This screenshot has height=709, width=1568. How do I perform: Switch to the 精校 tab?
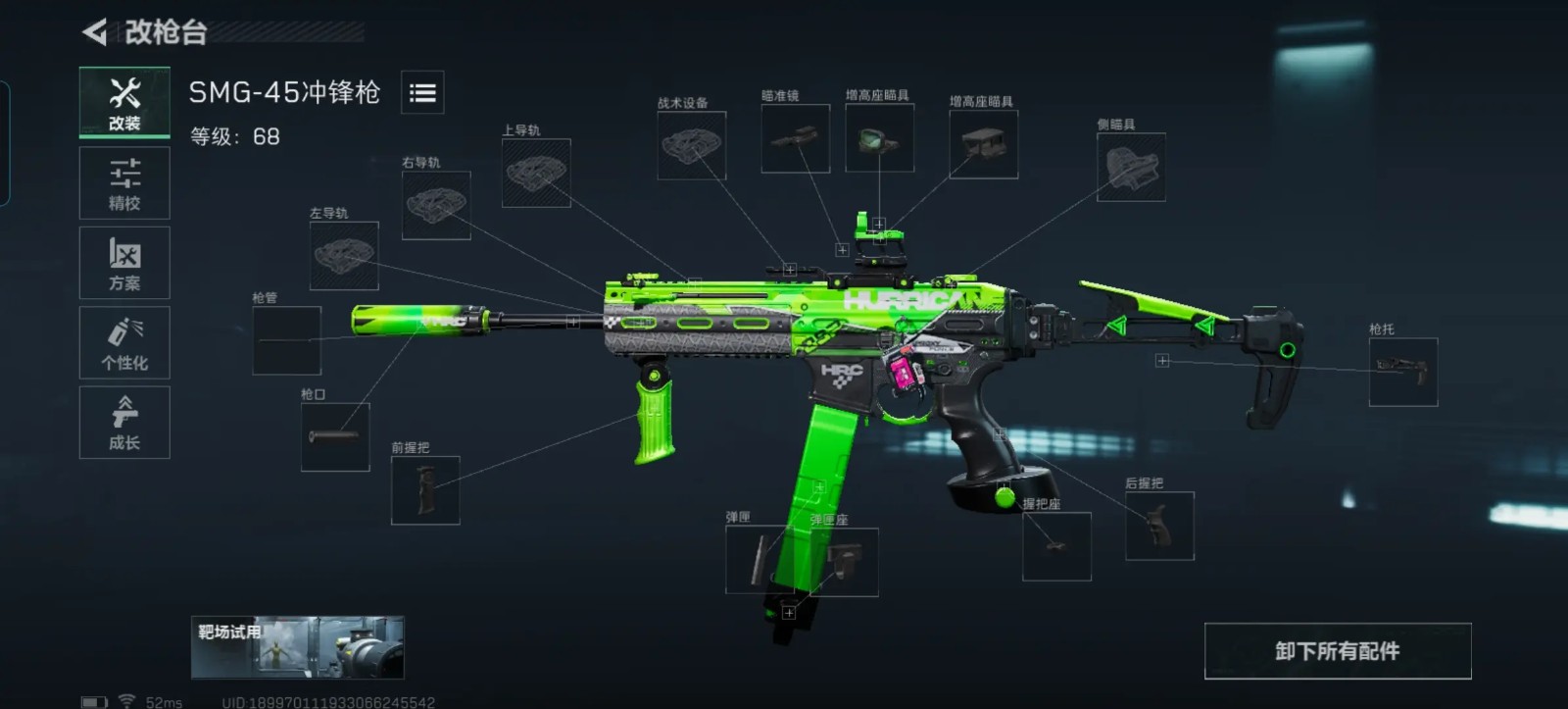pyautogui.click(x=124, y=183)
